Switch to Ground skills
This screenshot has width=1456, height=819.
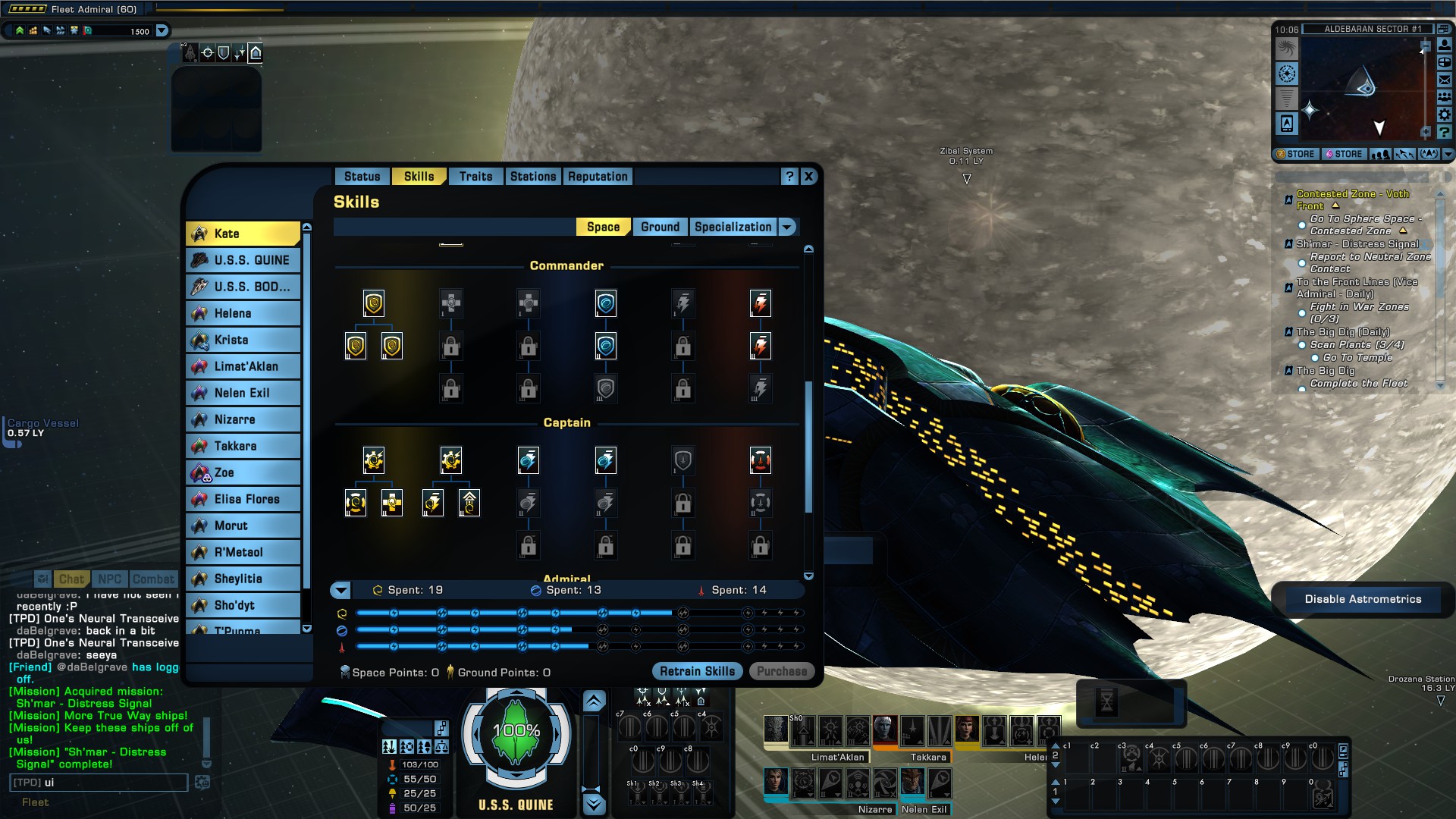tap(660, 227)
